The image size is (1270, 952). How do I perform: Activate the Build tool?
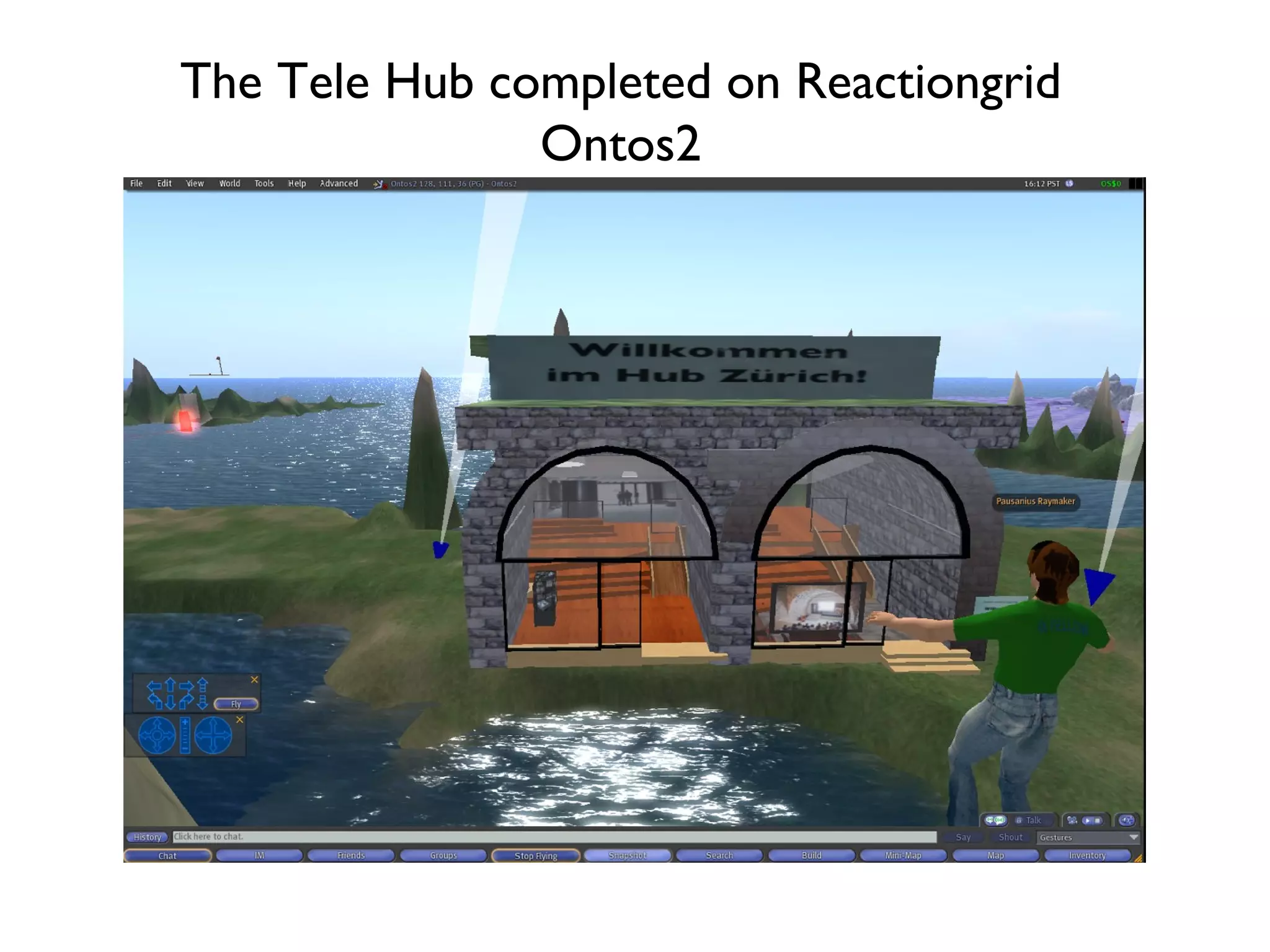(811, 856)
